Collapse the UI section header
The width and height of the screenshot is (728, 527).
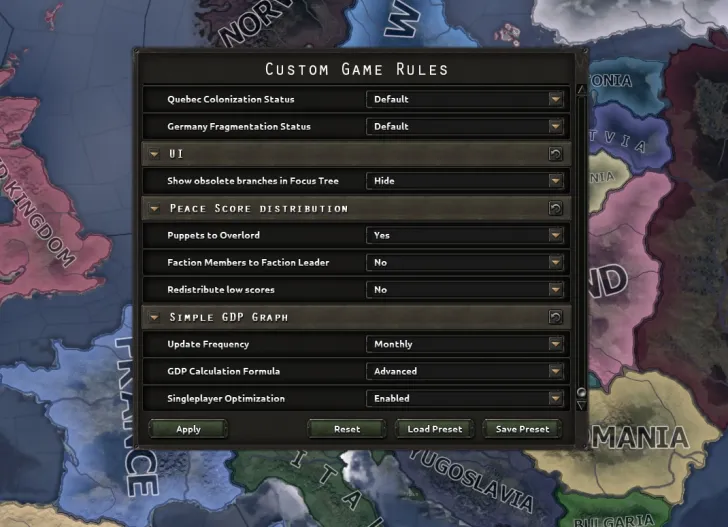click(x=154, y=154)
